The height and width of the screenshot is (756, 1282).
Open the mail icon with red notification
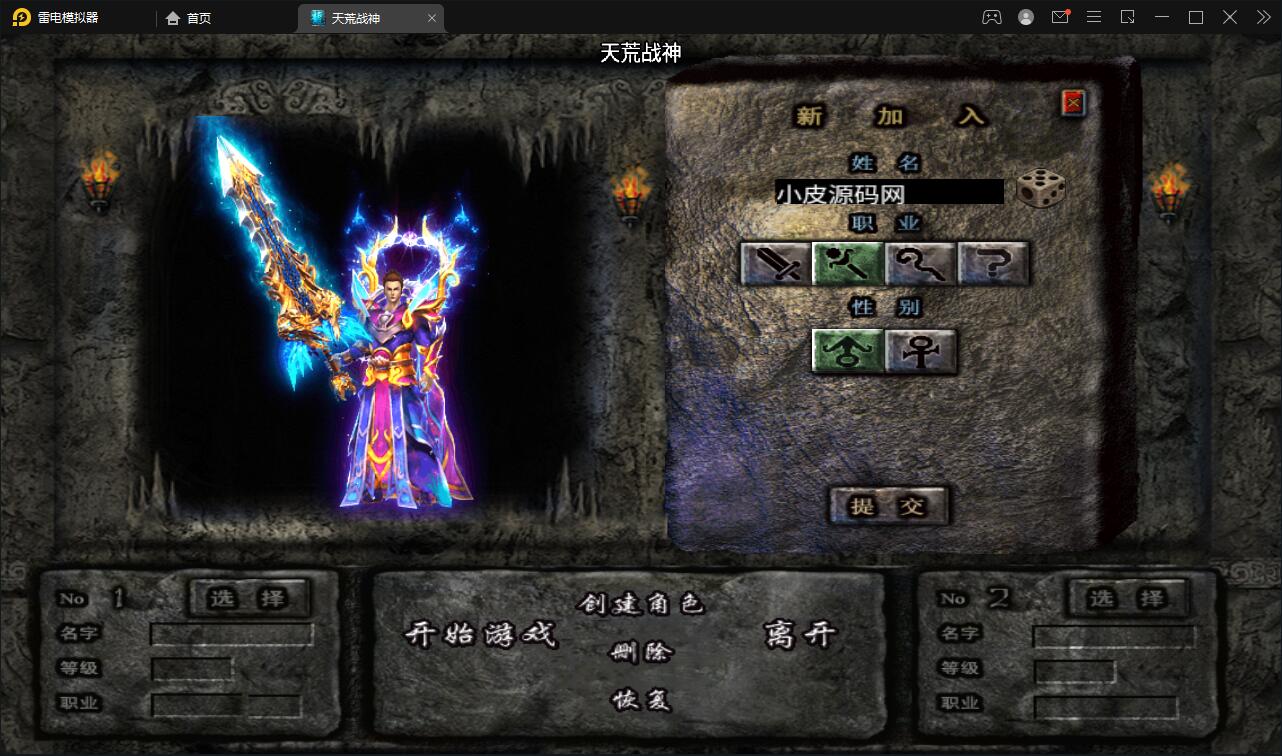(1059, 17)
